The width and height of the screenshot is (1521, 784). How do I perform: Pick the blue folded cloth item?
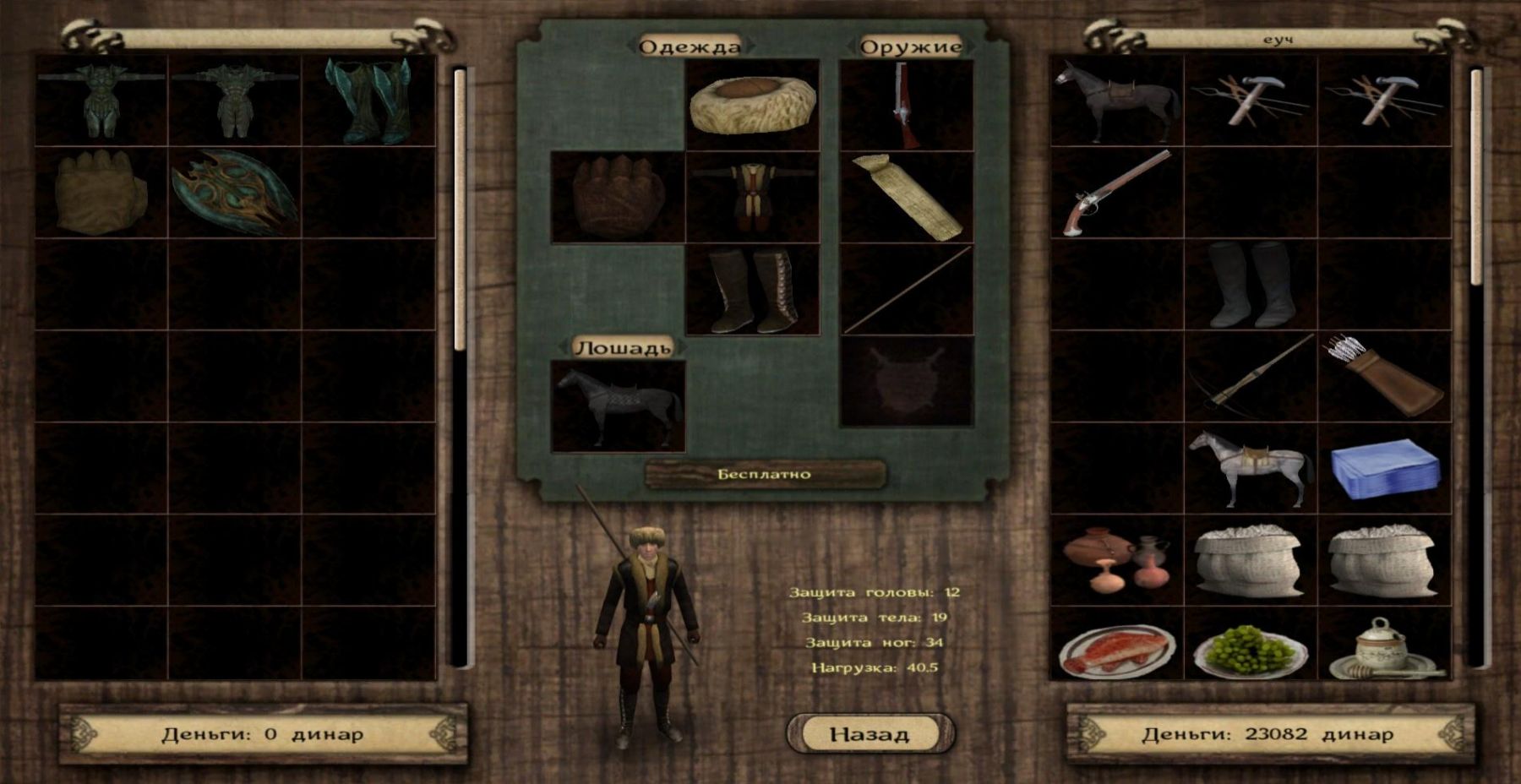(x=1384, y=468)
